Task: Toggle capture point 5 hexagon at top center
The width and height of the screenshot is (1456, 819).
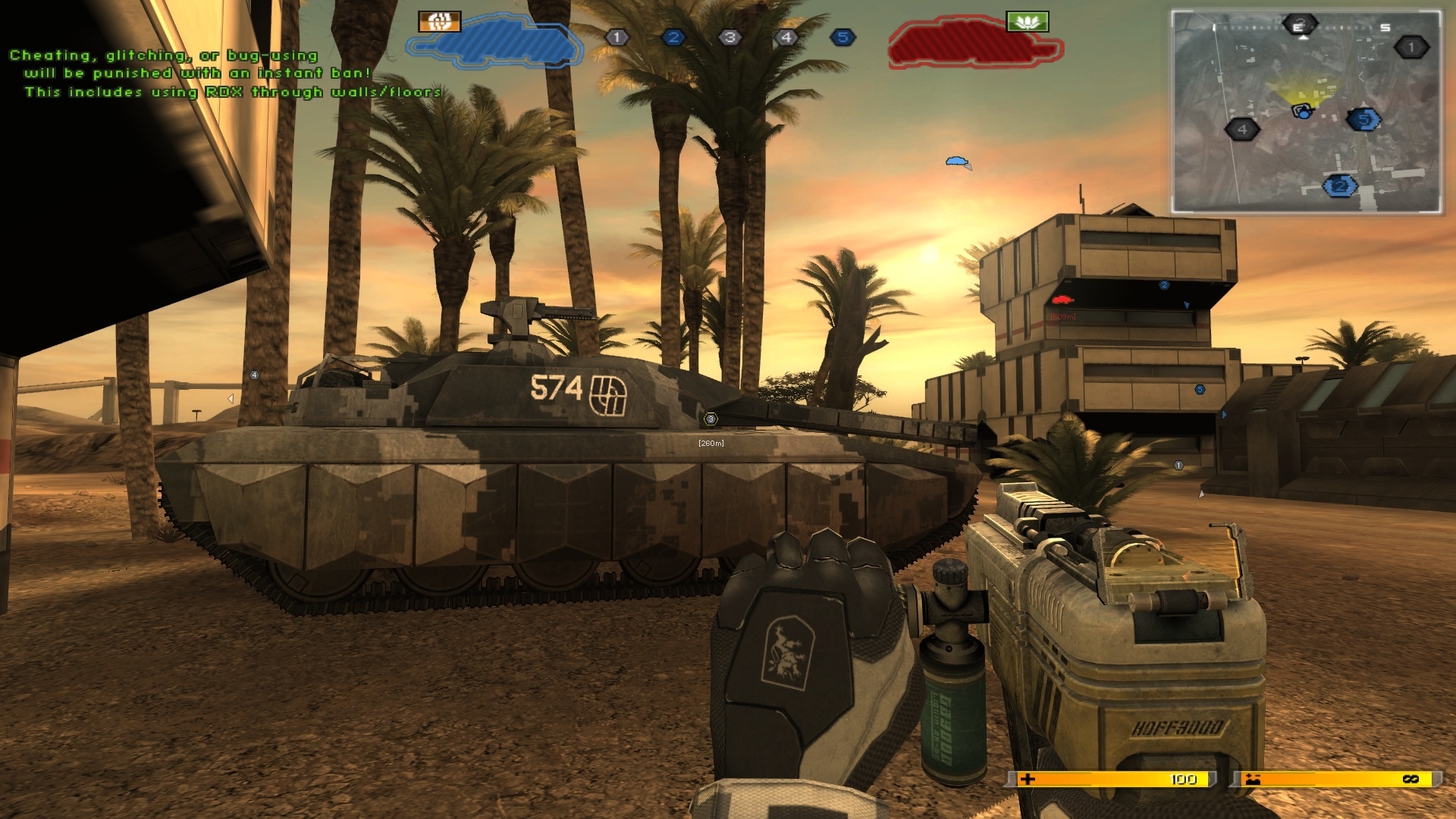Action: pos(844,36)
